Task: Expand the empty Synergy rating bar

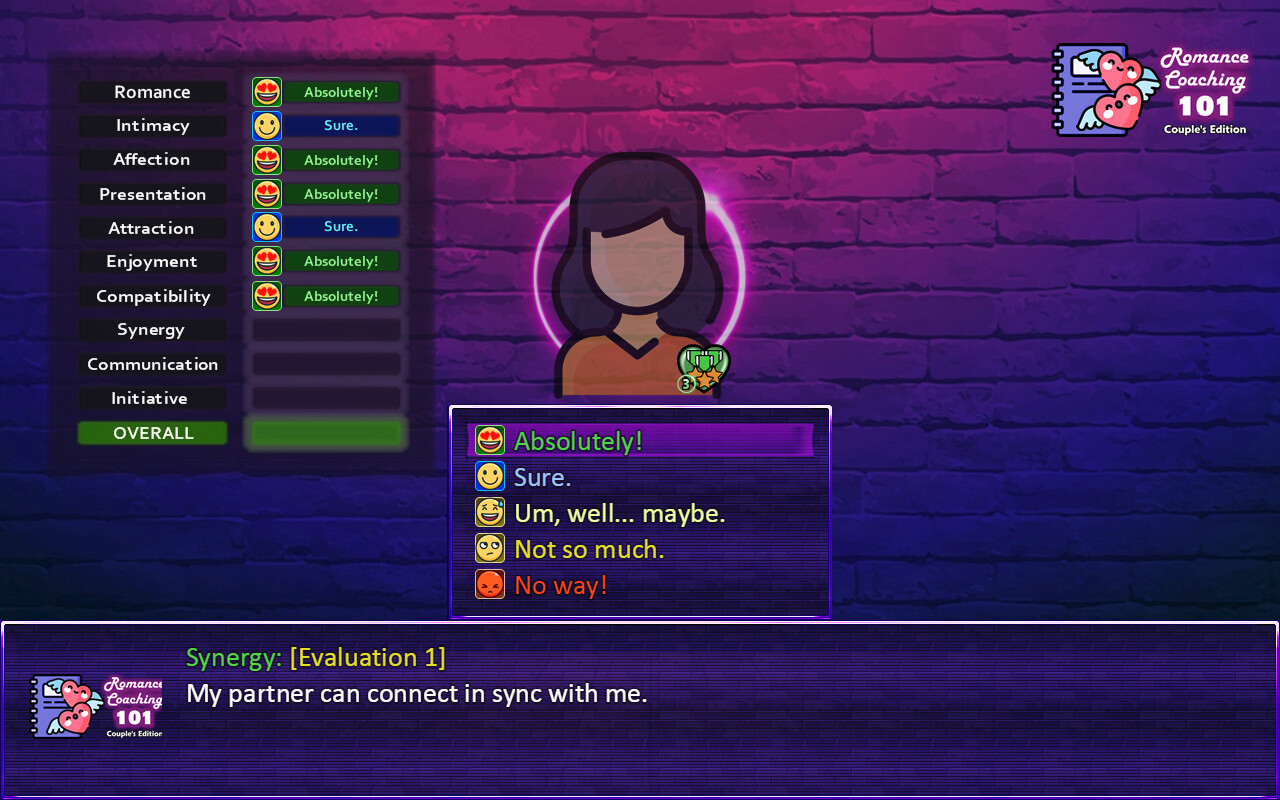Action: (325, 330)
